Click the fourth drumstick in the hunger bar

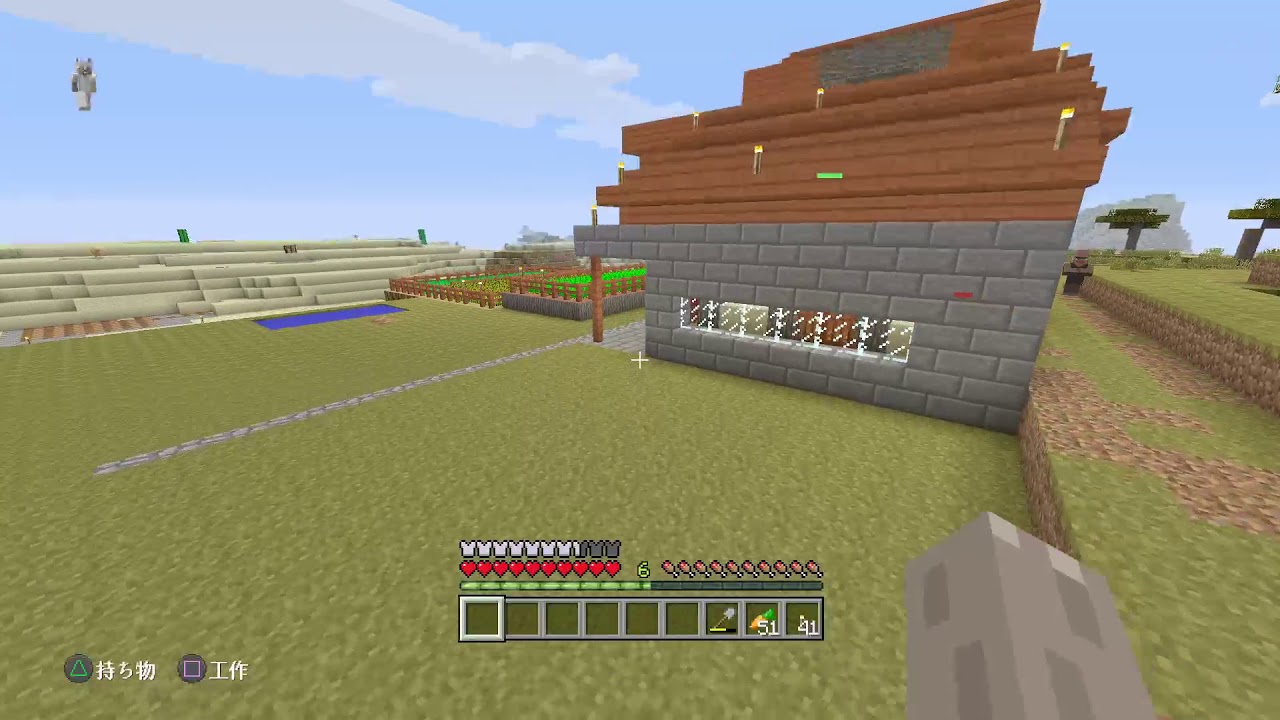(716, 566)
